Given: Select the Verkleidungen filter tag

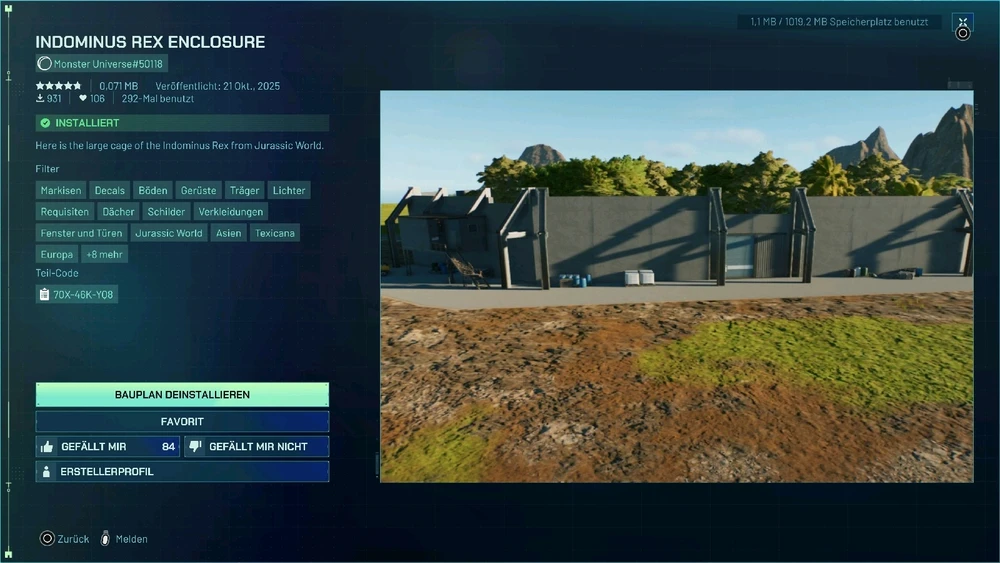Looking at the screenshot, I should 230,212.
